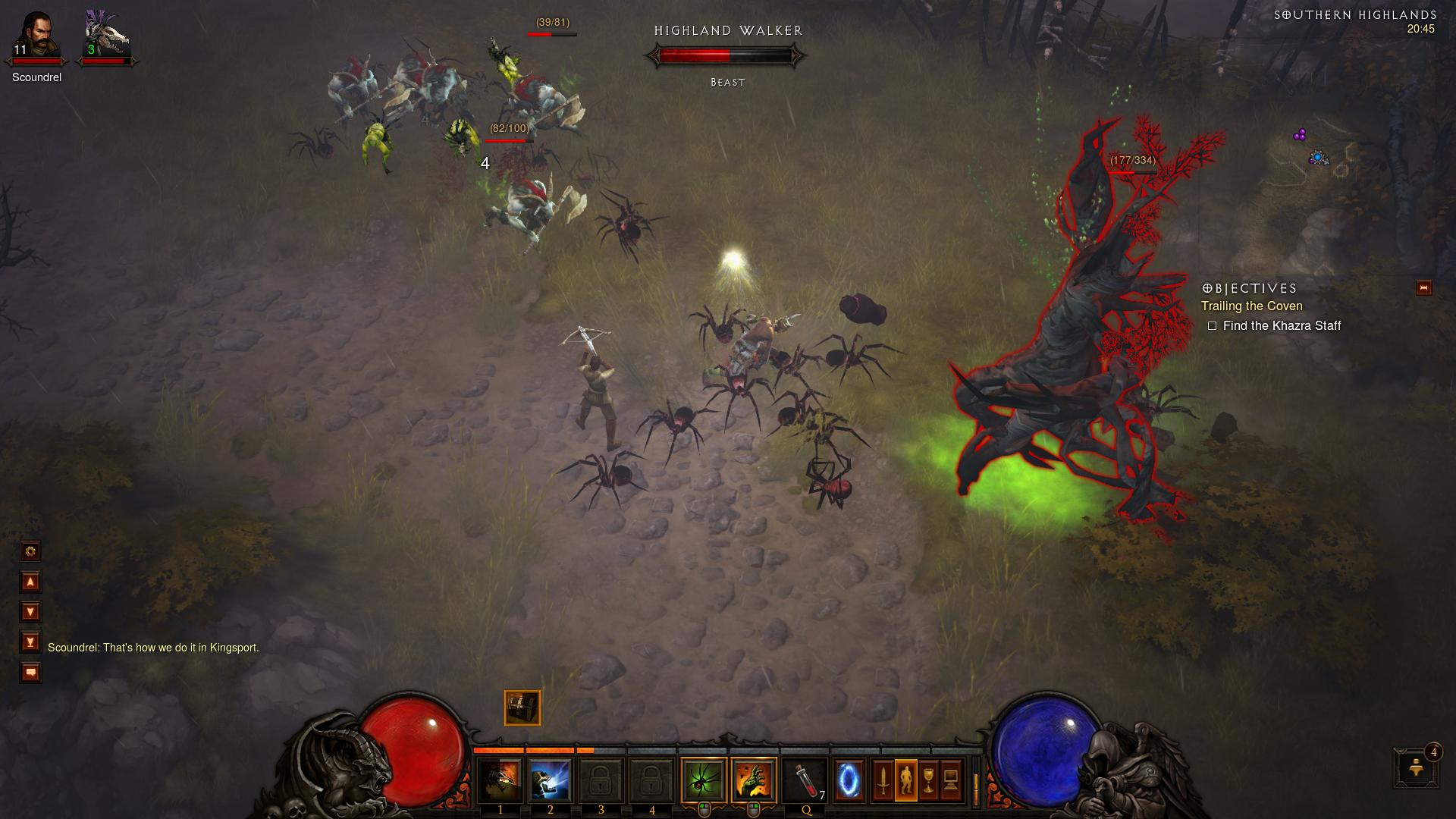The width and height of the screenshot is (1456, 819).
Task: Activate skill slot 1 ability
Action: click(500, 780)
